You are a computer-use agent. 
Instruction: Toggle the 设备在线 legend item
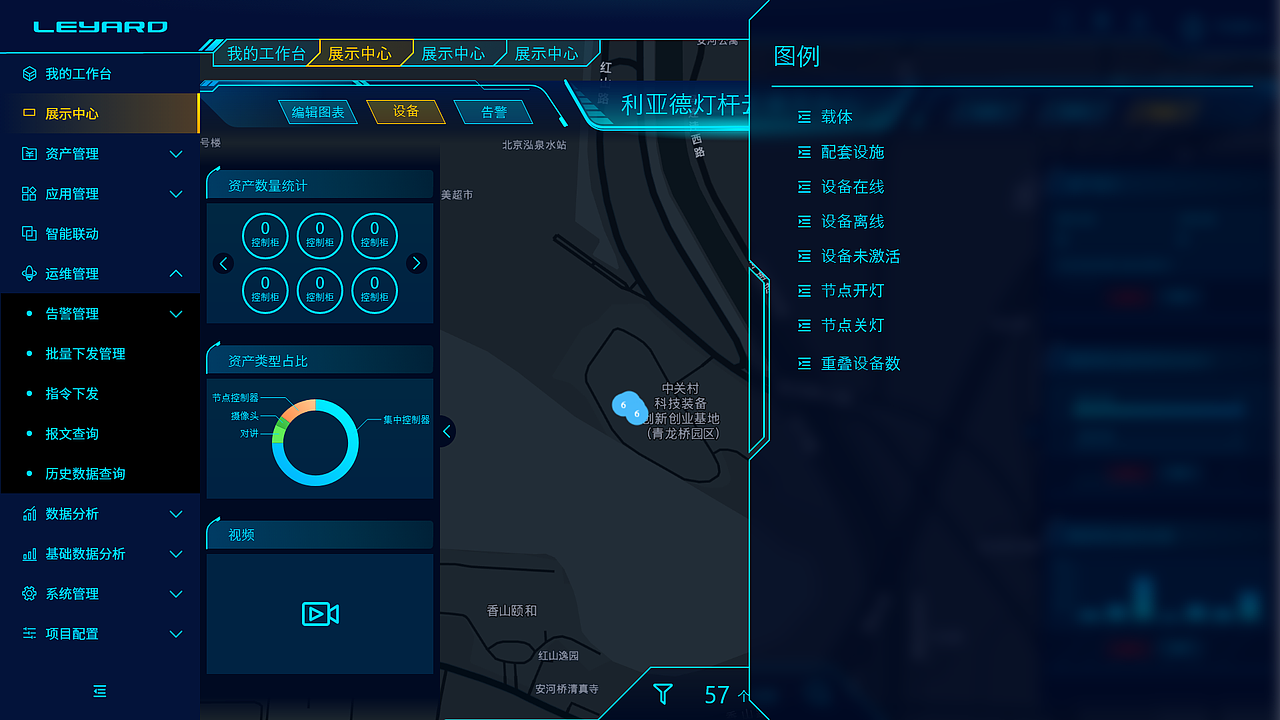[845, 186]
